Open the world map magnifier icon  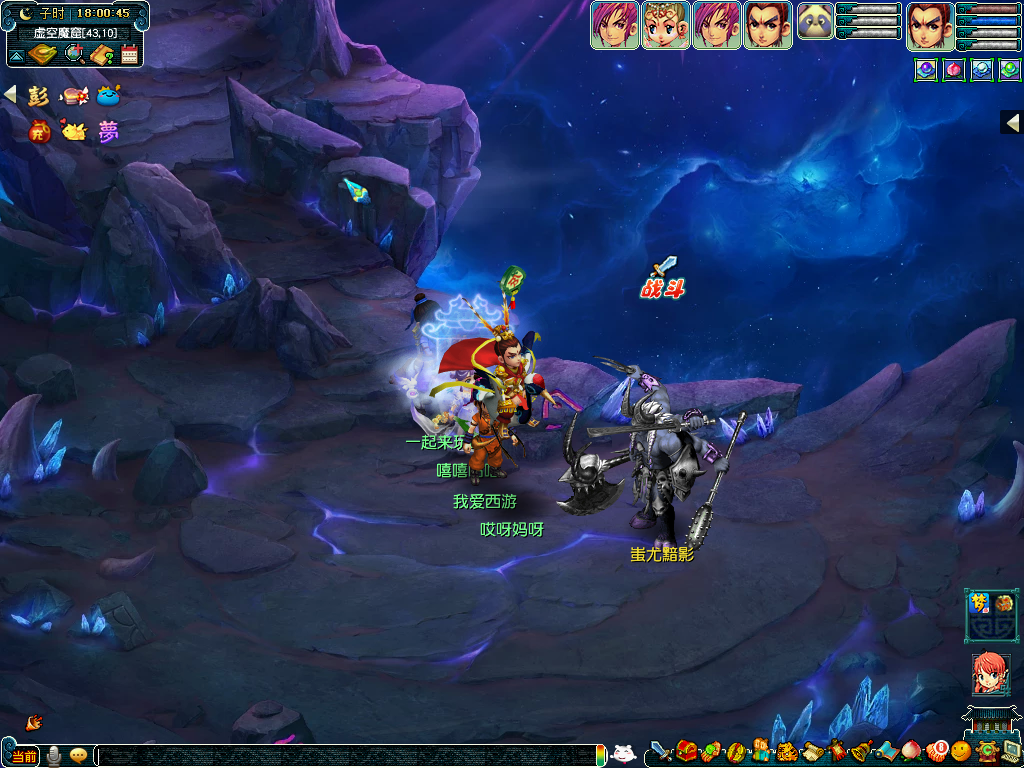tap(73, 54)
